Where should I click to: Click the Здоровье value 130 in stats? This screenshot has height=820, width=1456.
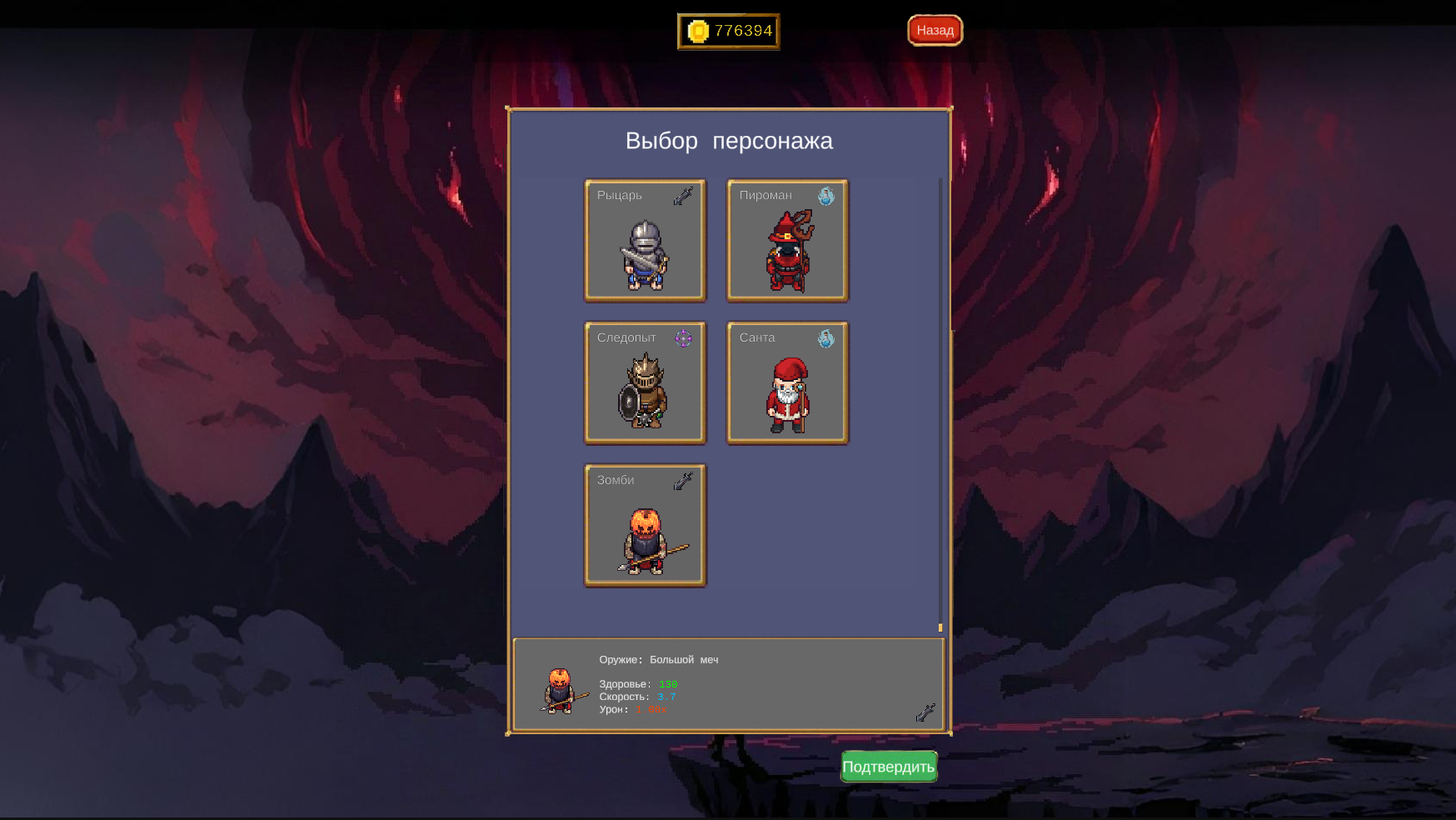coord(667,683)
